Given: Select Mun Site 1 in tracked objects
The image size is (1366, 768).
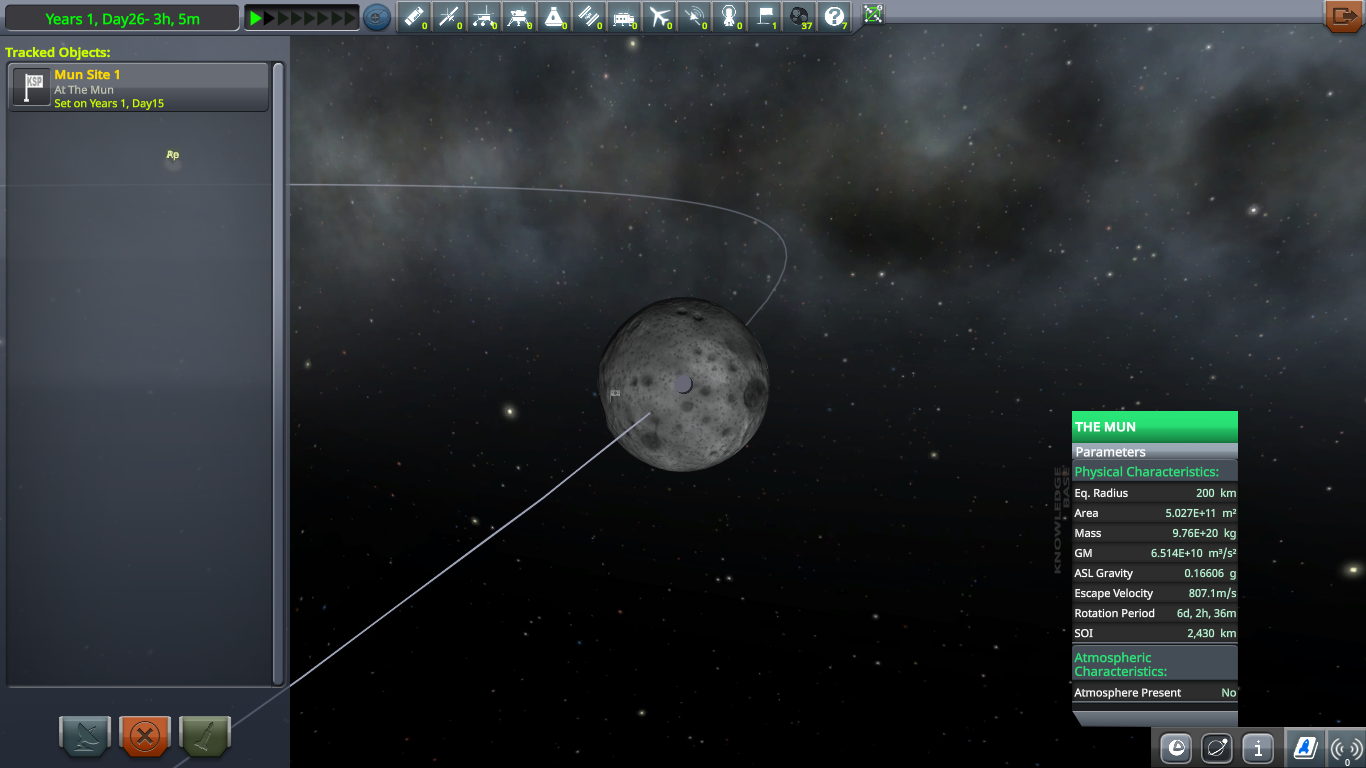Looking at the screenshot, I should [139, 88].
